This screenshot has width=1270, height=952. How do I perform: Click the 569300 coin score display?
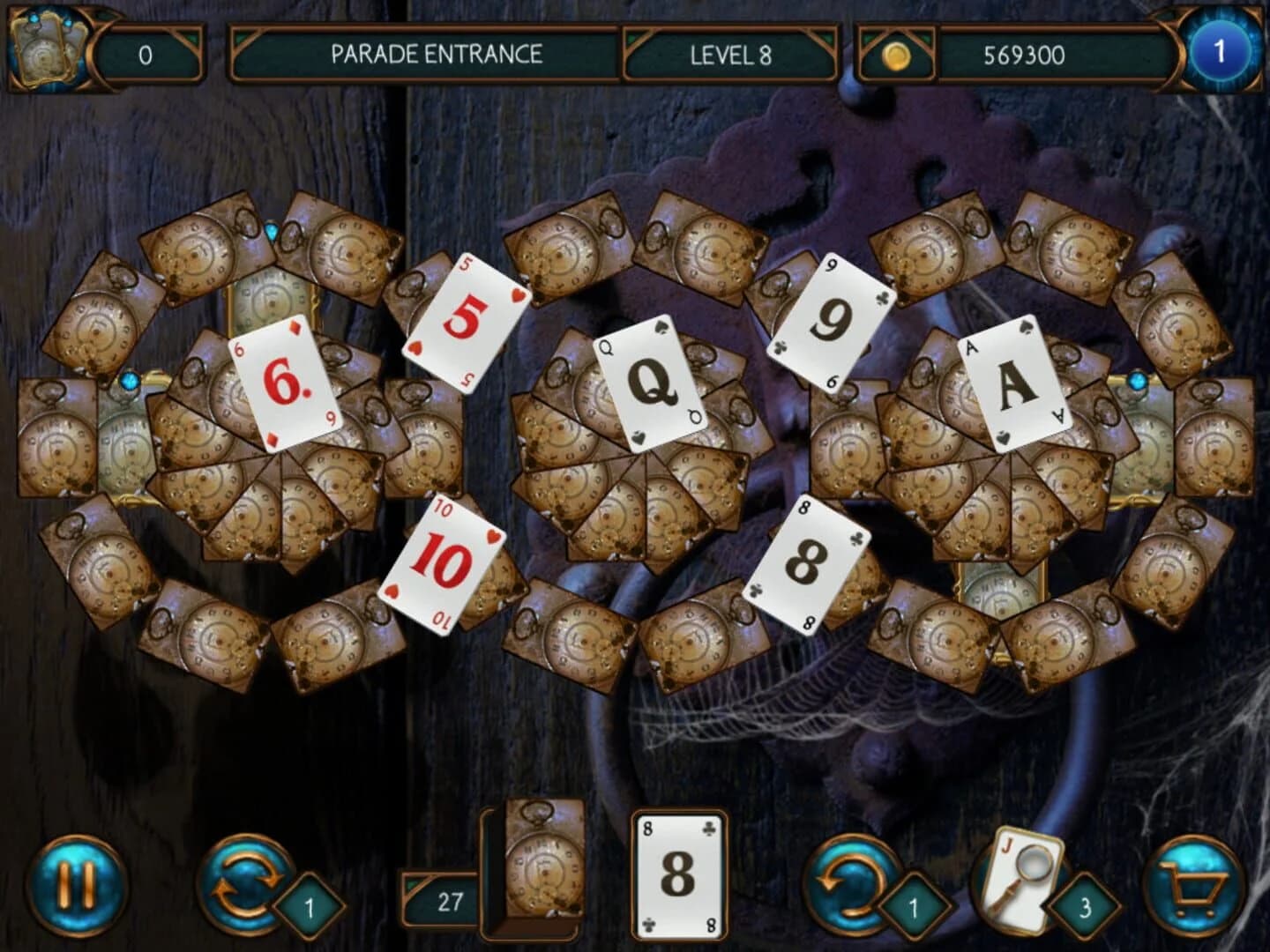click(1023, 53)
